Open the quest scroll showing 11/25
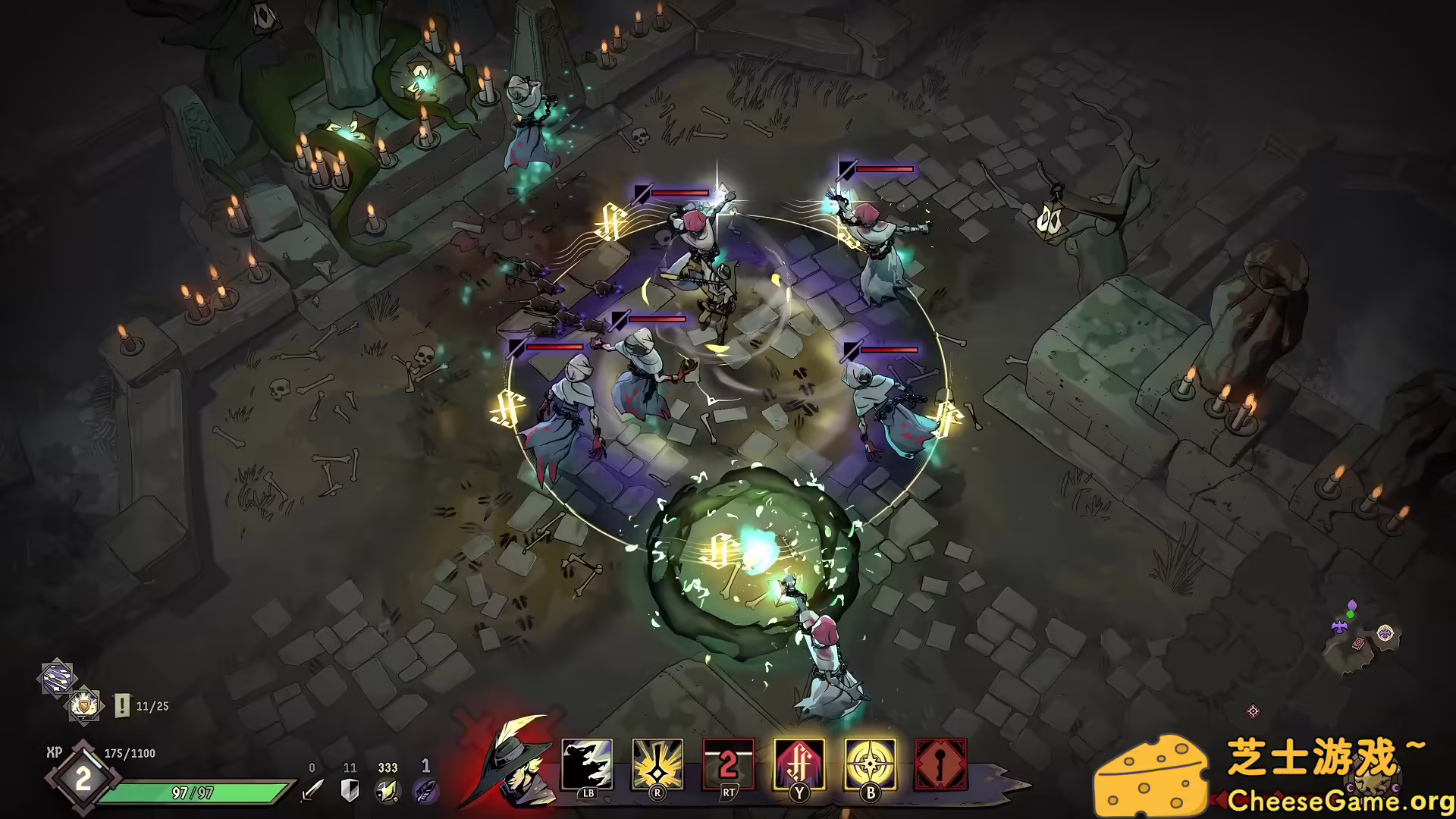This screenshot has width=1456, height=819. click(x=121, y=705)
